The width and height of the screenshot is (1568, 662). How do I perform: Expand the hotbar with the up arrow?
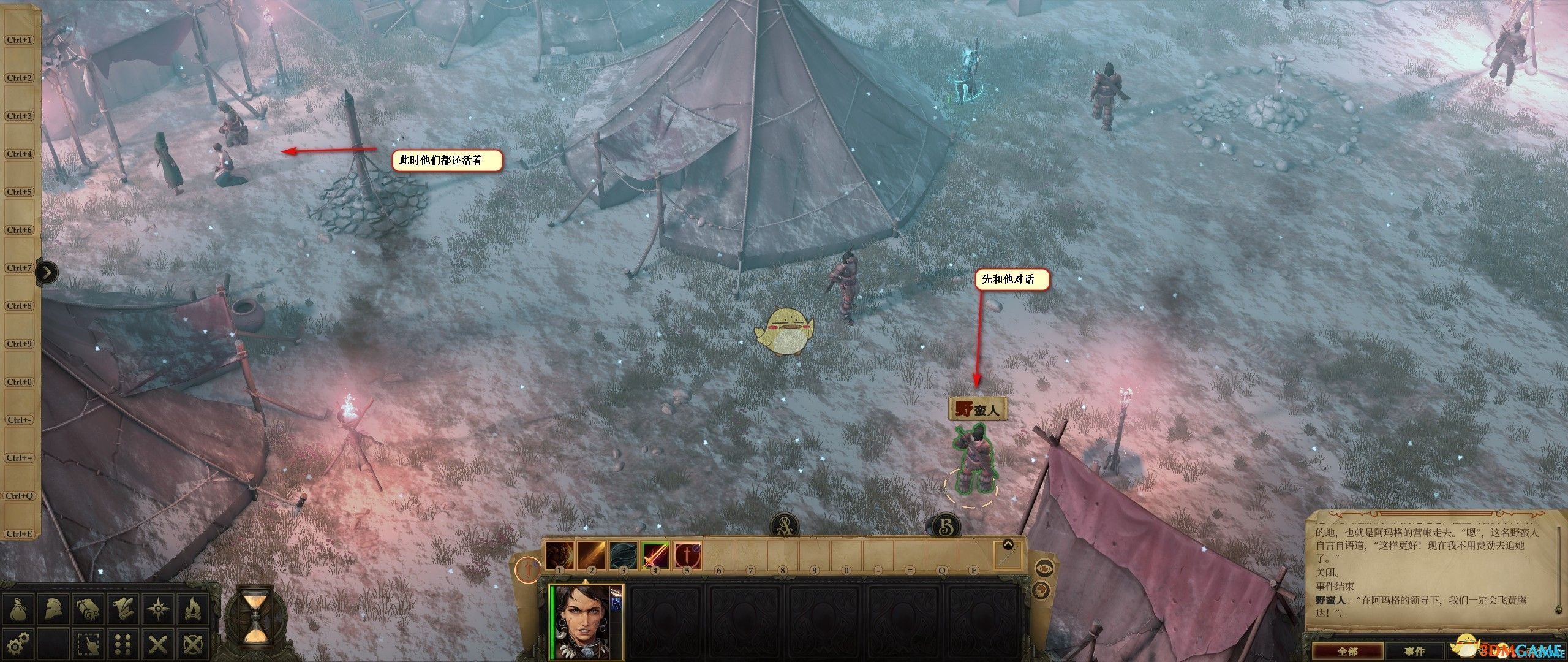click(x=1008, y=544)
